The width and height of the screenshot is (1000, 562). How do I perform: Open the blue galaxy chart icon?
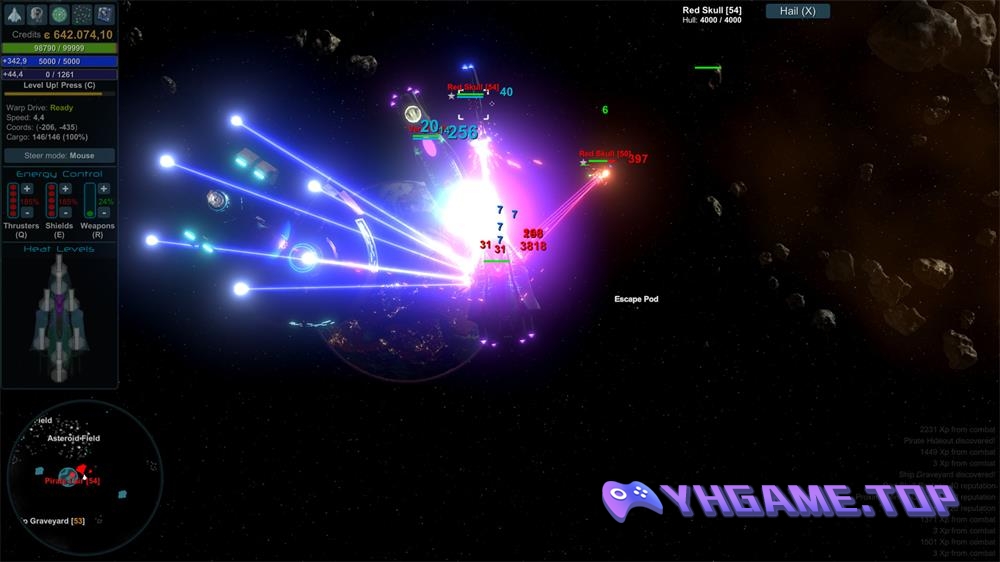(x=104, y=14)
